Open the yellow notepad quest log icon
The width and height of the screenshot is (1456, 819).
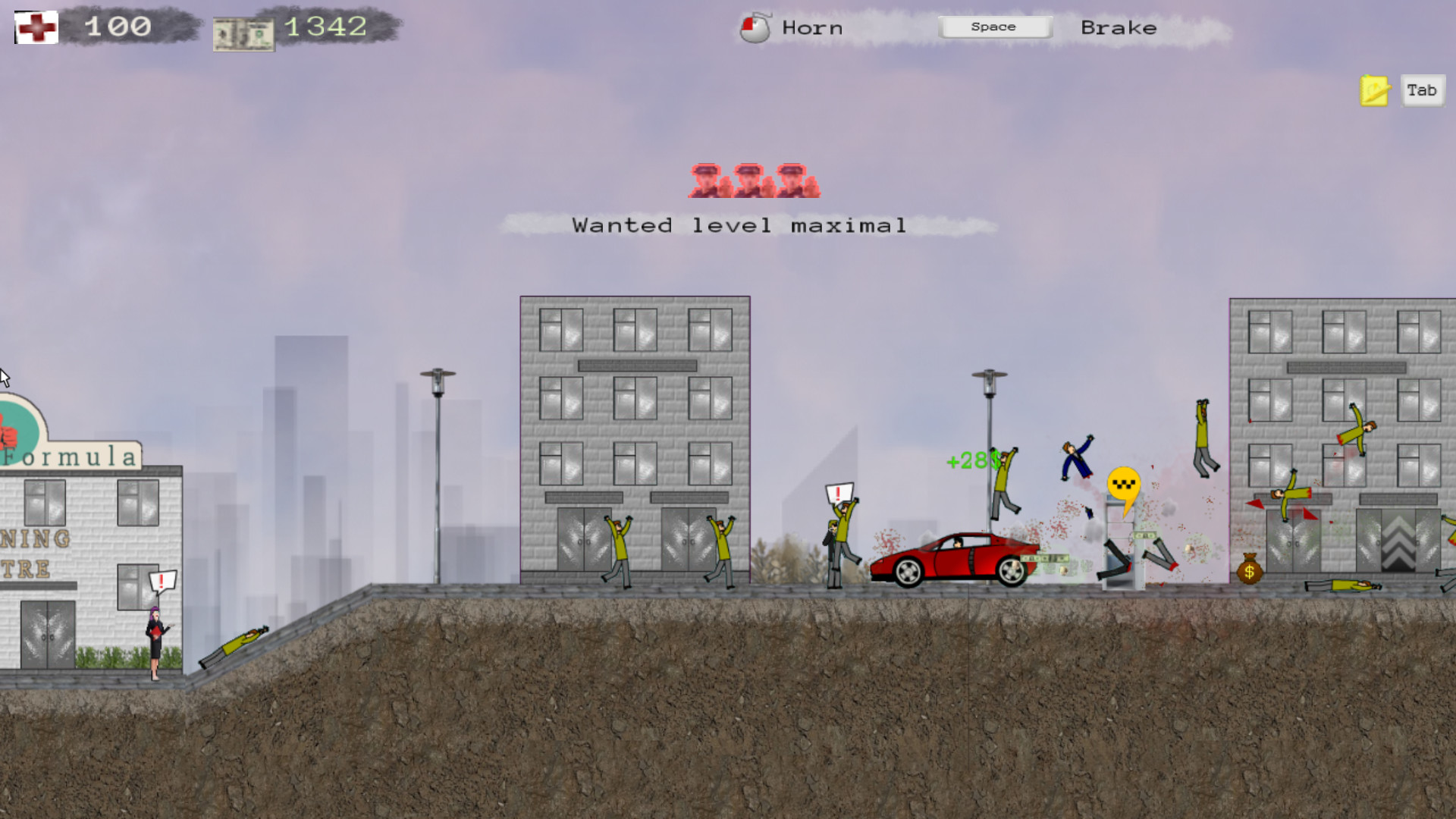click(1373, 90)
